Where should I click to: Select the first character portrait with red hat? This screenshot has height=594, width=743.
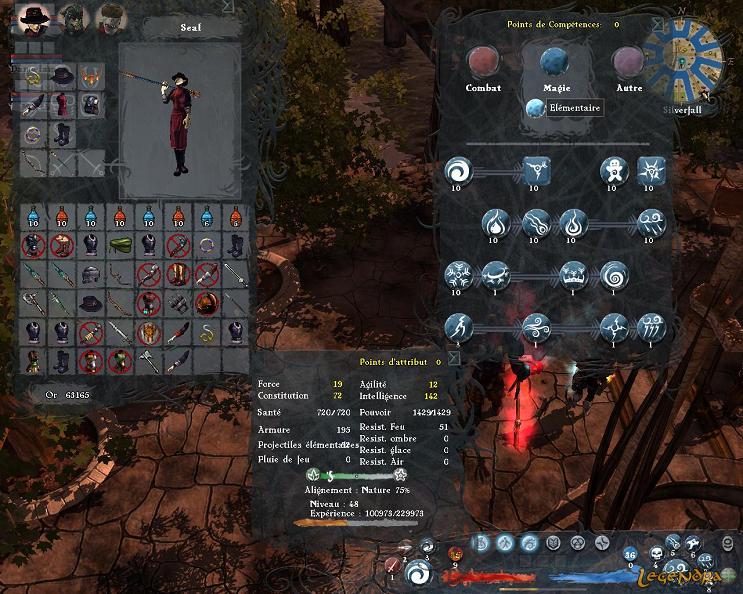click(33, 17)
